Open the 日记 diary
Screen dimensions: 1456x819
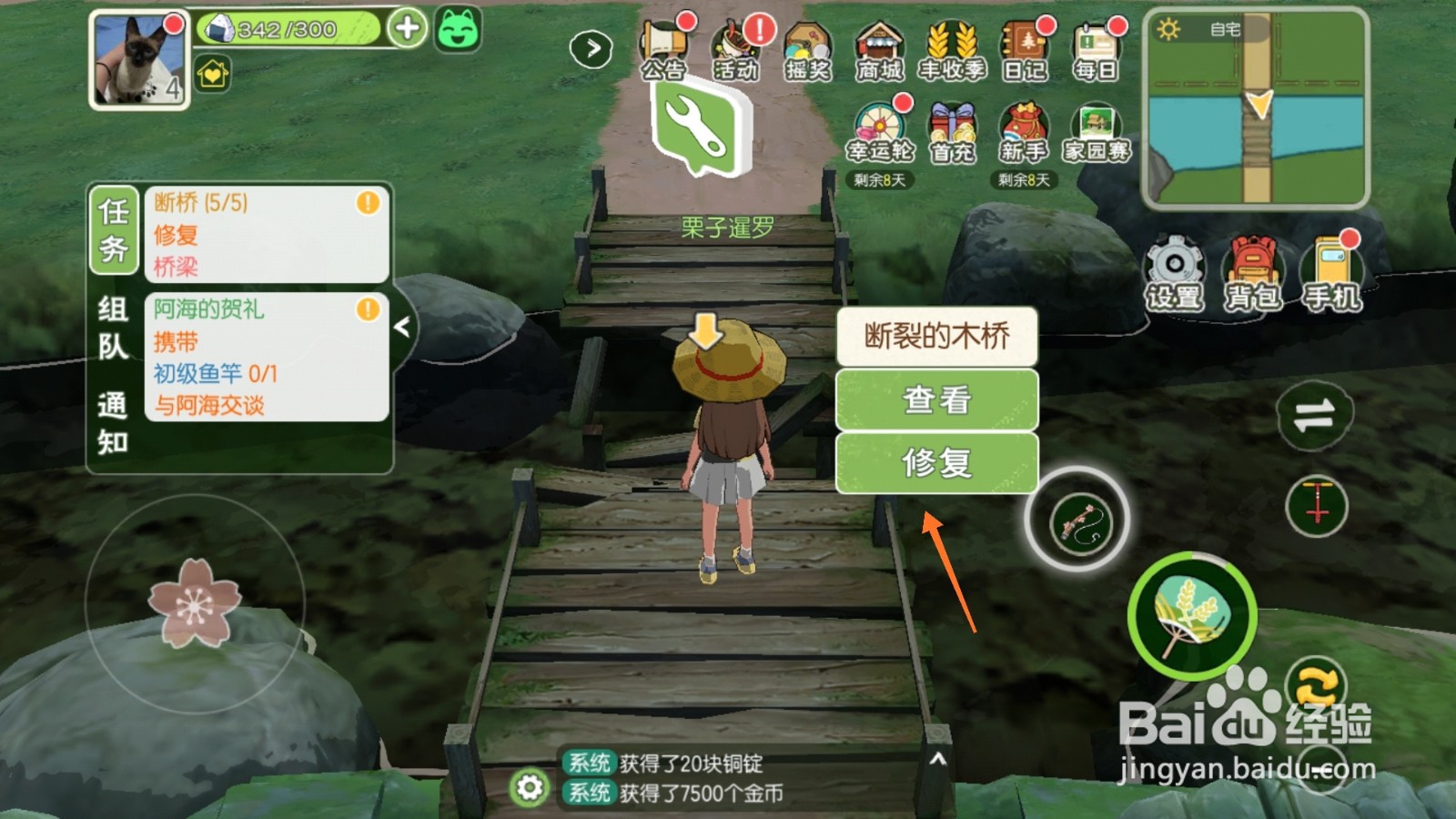pos(1023,41)
